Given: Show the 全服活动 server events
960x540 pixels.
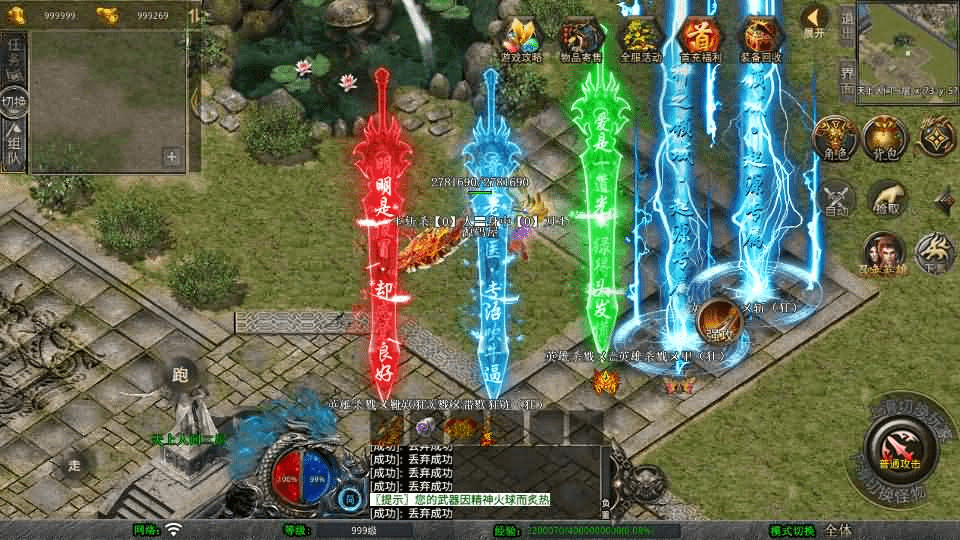Looking at the screenshot, I should [x=641, y=38].
